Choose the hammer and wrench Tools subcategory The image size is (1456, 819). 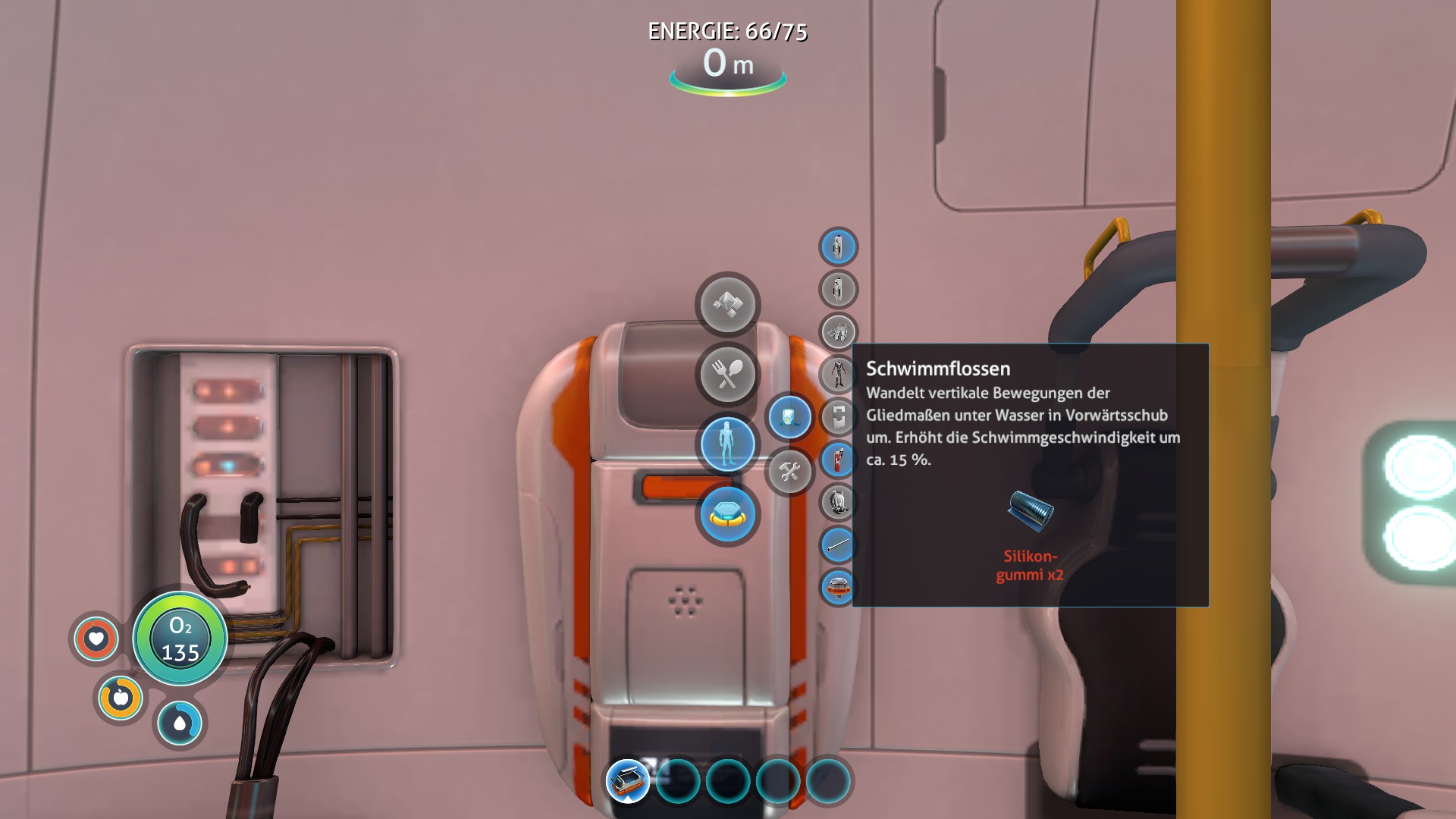click(789, 472)
